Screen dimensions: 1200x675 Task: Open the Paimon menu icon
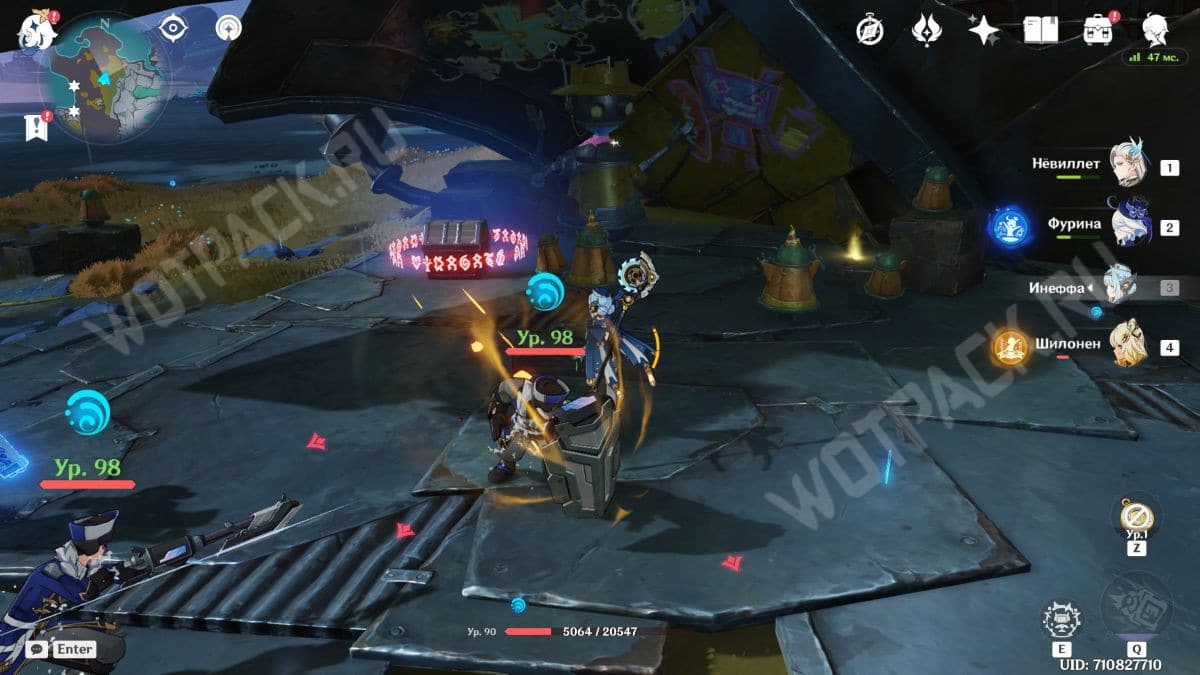(x=38, y=32)
